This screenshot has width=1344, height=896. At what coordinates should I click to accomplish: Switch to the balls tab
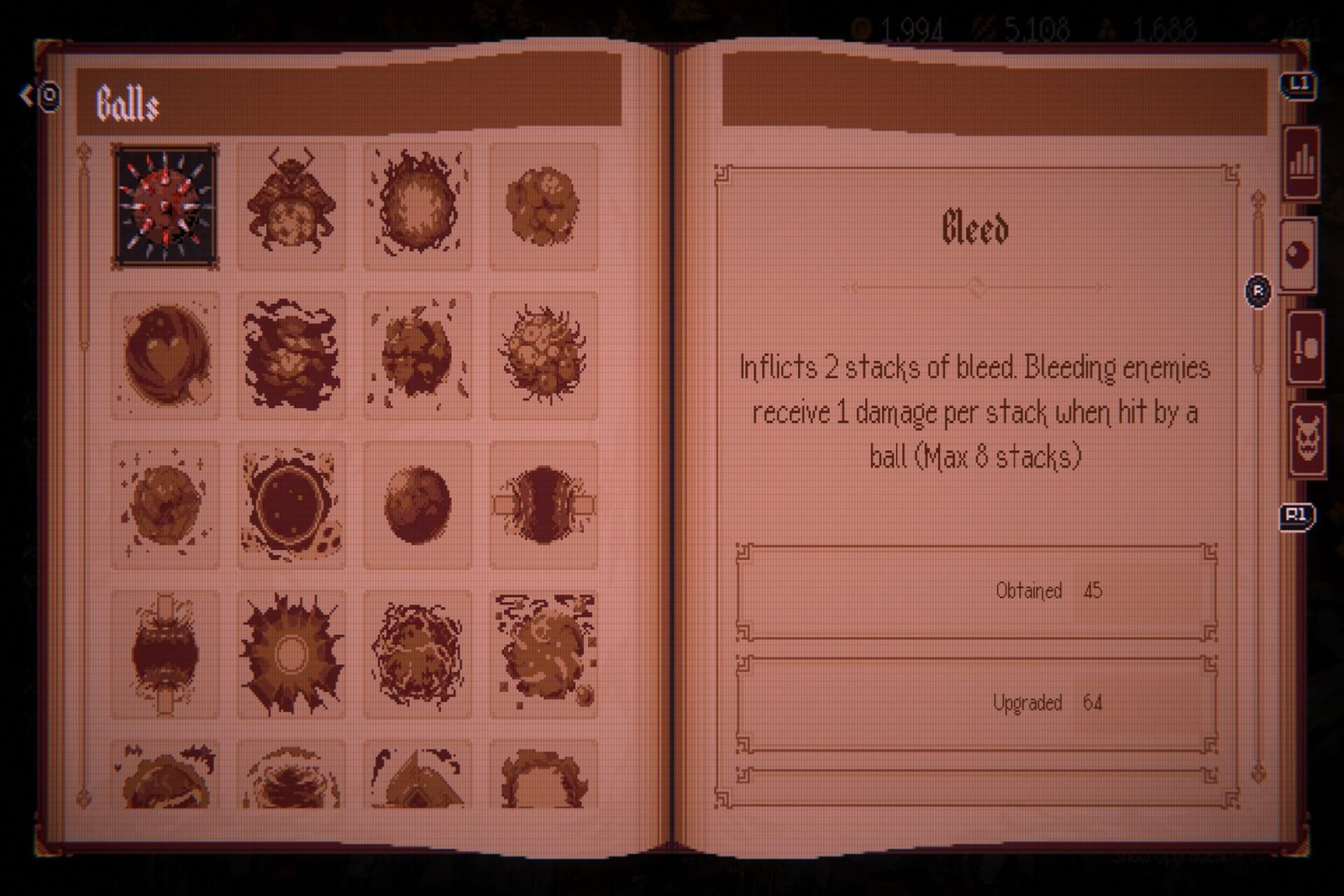[1299, 254]
